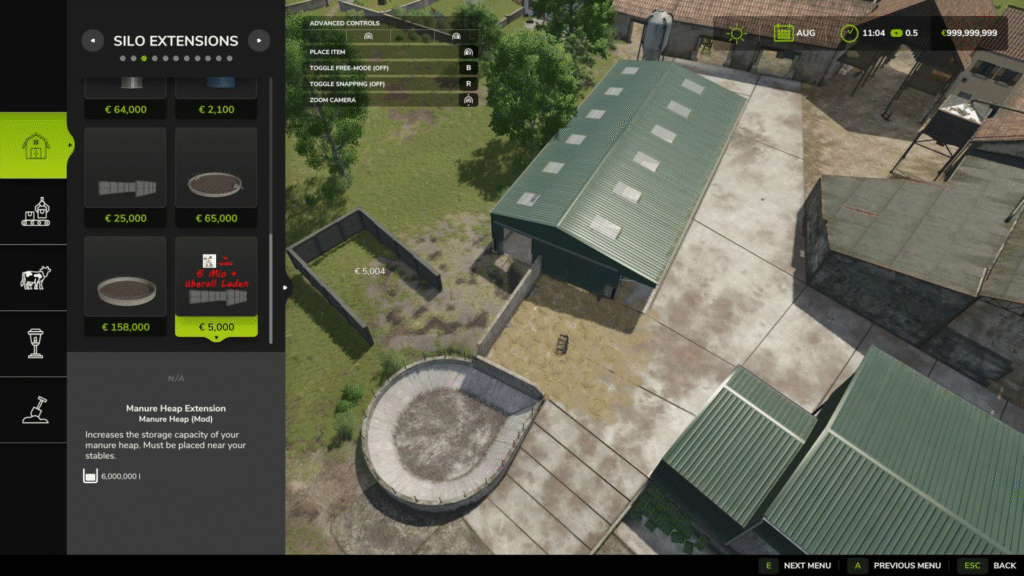Go to next category with right header arrow
1024x576 pixels.
point(259,41)
